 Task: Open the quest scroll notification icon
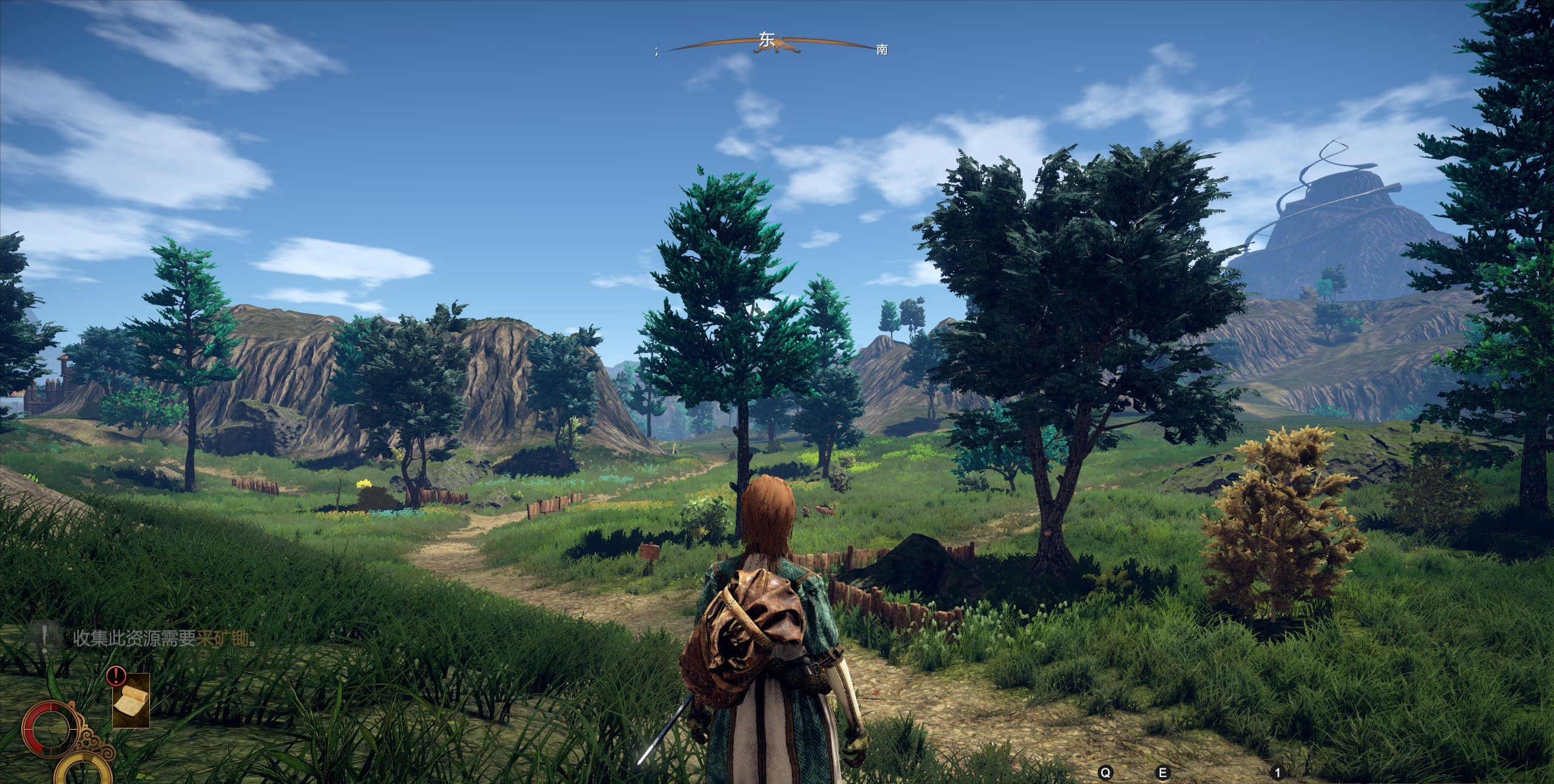point(131,701)
